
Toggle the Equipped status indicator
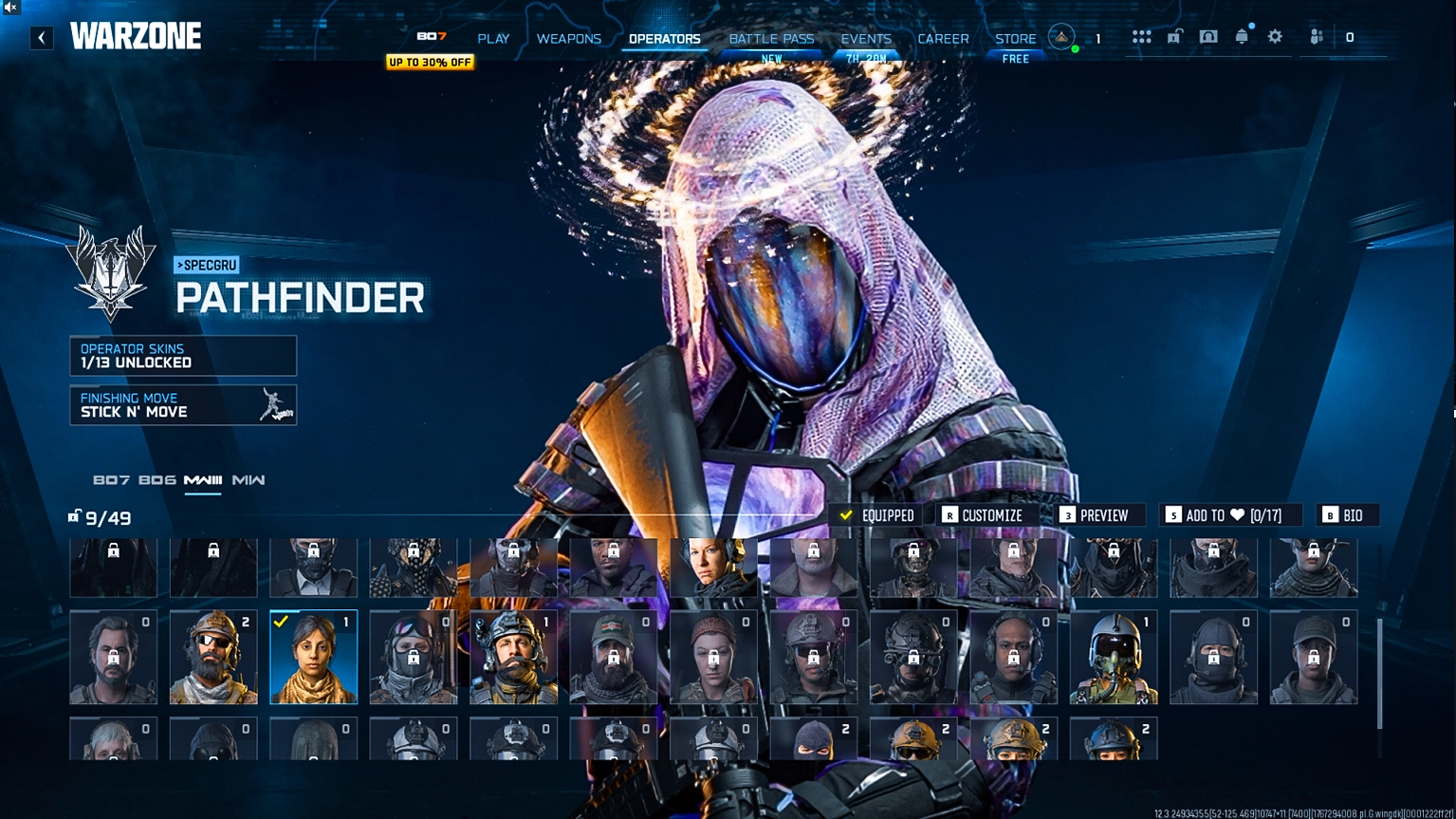(x=877, y=514)
